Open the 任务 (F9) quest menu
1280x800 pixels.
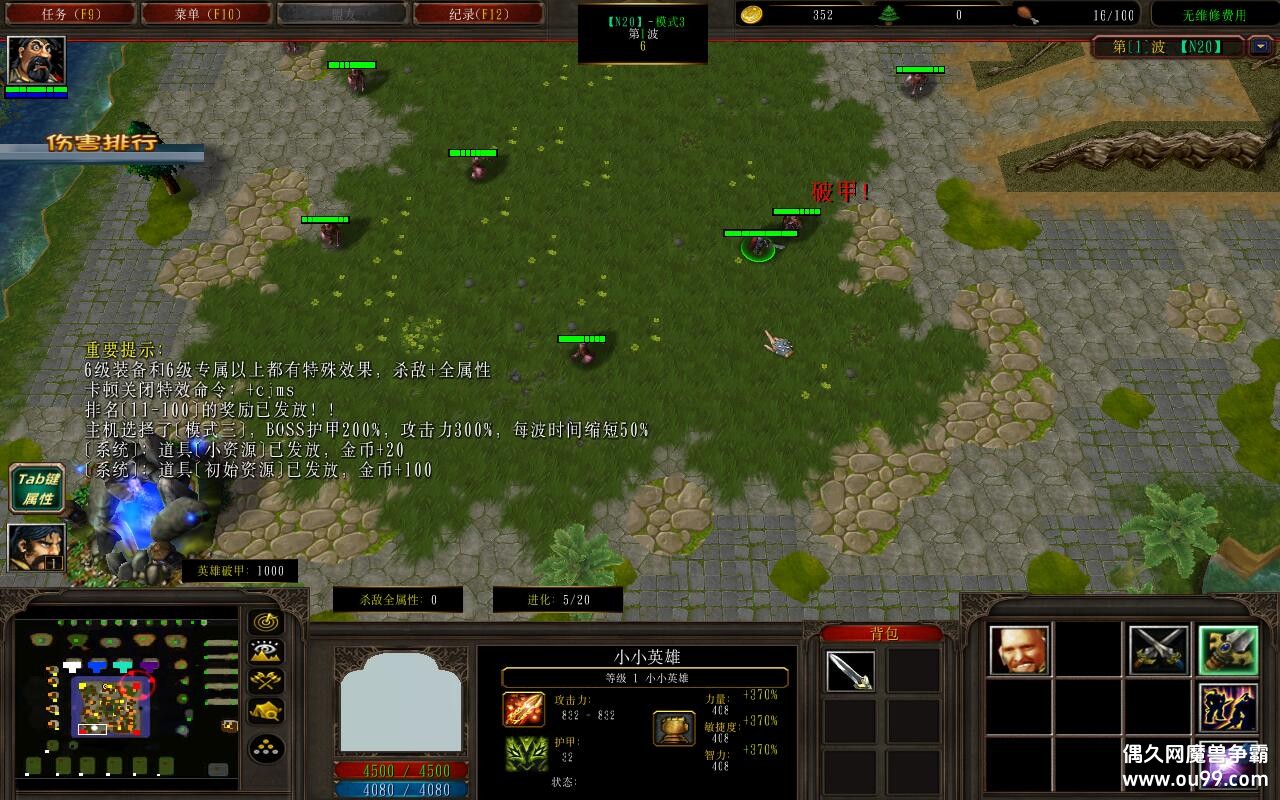[x=68, y=14]
